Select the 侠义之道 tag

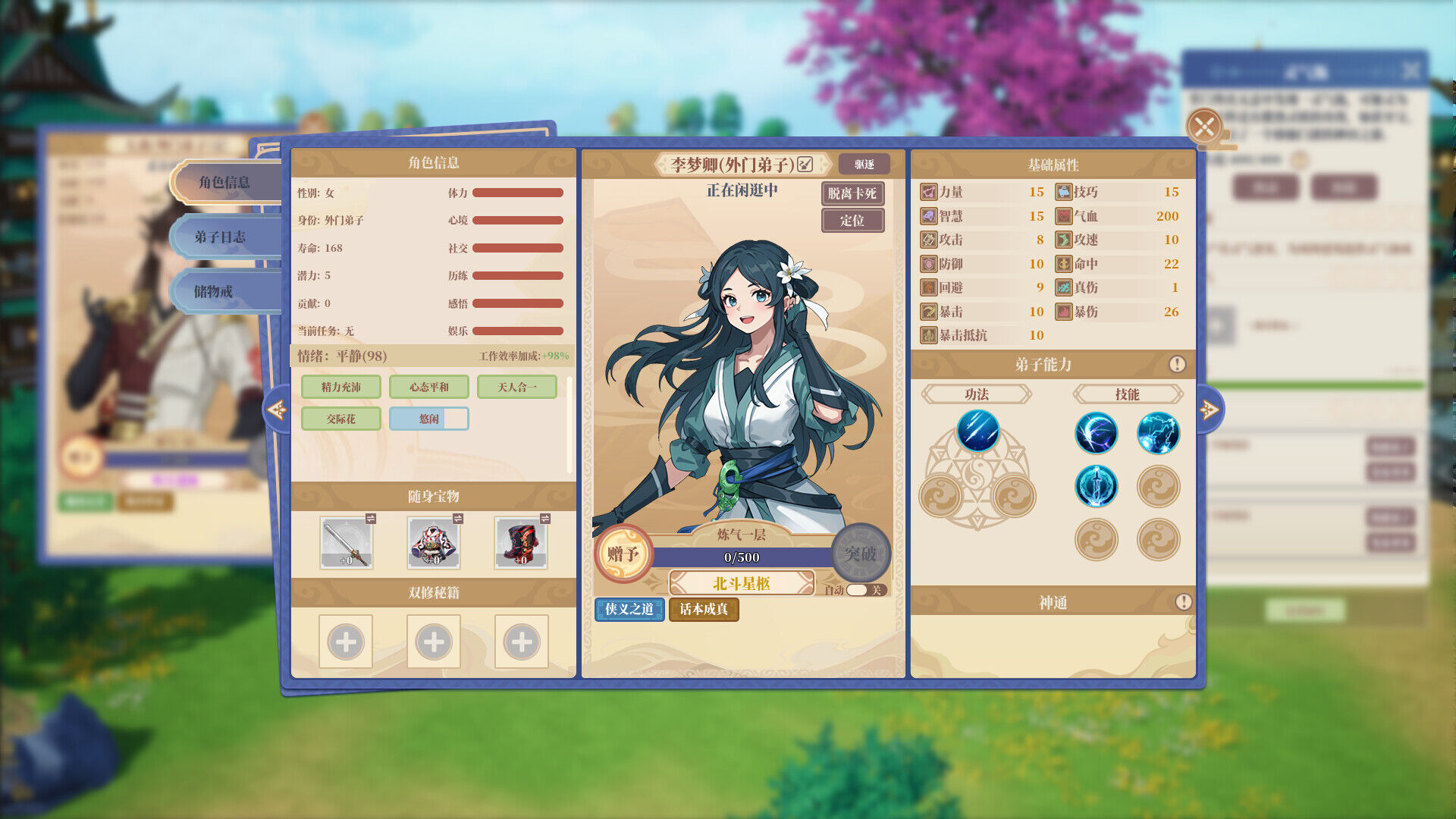point(629,609)
